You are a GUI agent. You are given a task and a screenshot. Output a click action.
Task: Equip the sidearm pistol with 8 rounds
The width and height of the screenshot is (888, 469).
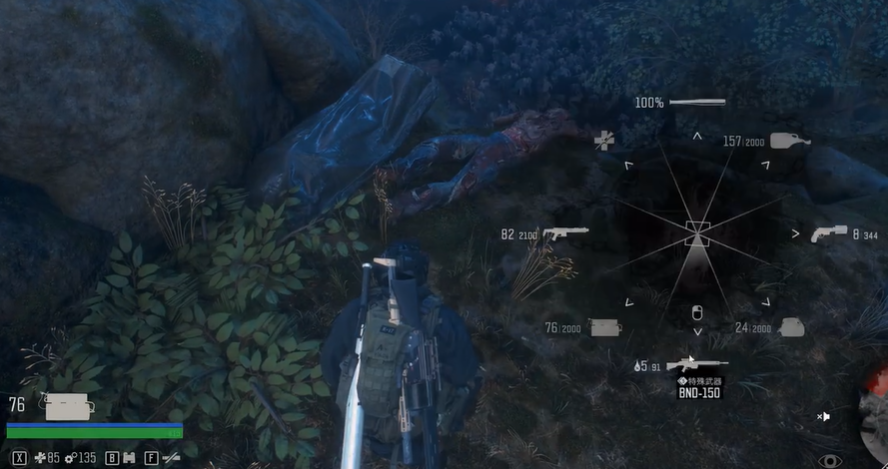(828, 234)
